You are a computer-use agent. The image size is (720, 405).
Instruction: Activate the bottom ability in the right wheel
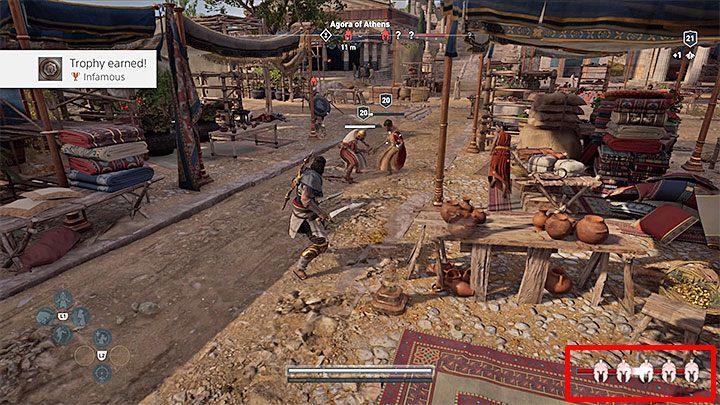[x=102, y=373]
